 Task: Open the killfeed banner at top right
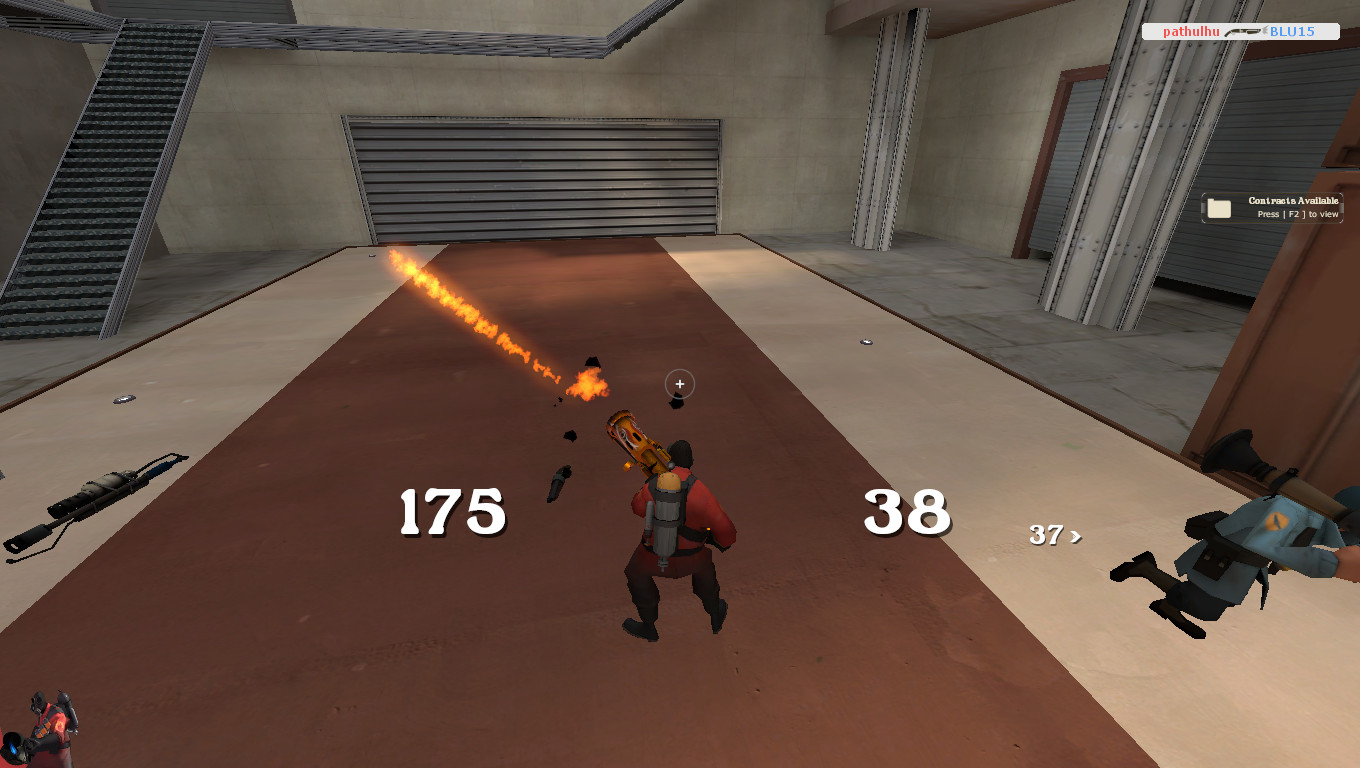1240,31
